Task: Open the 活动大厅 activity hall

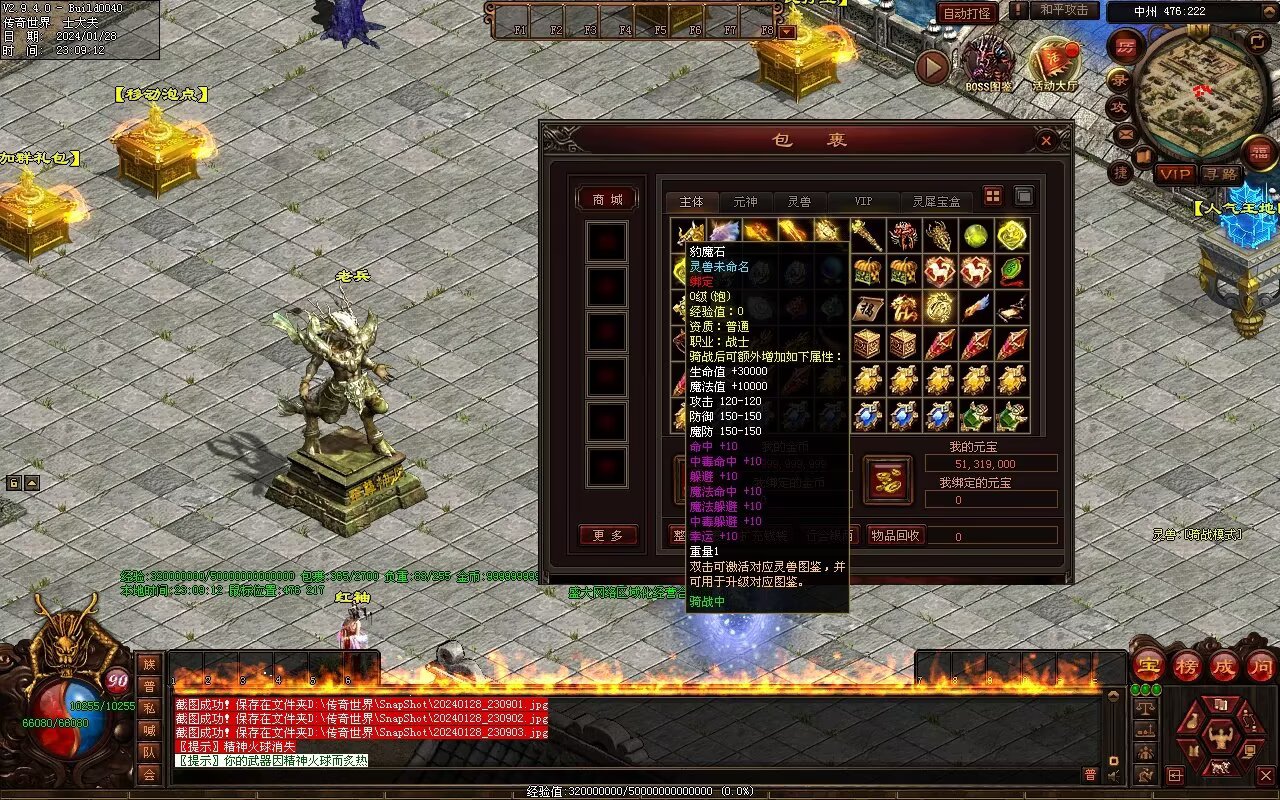Action: 1055,64
